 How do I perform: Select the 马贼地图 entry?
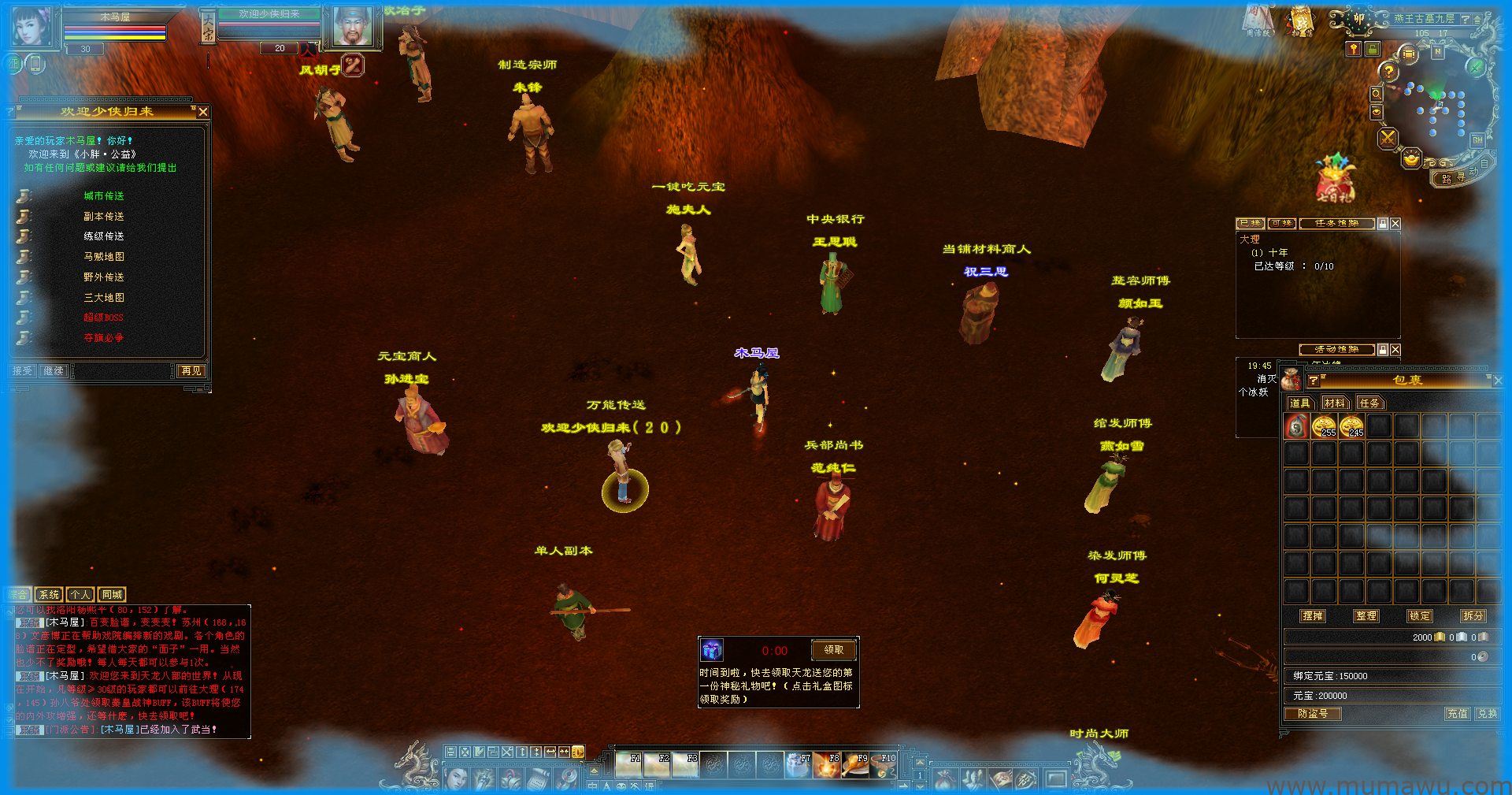tap(104, 257)
